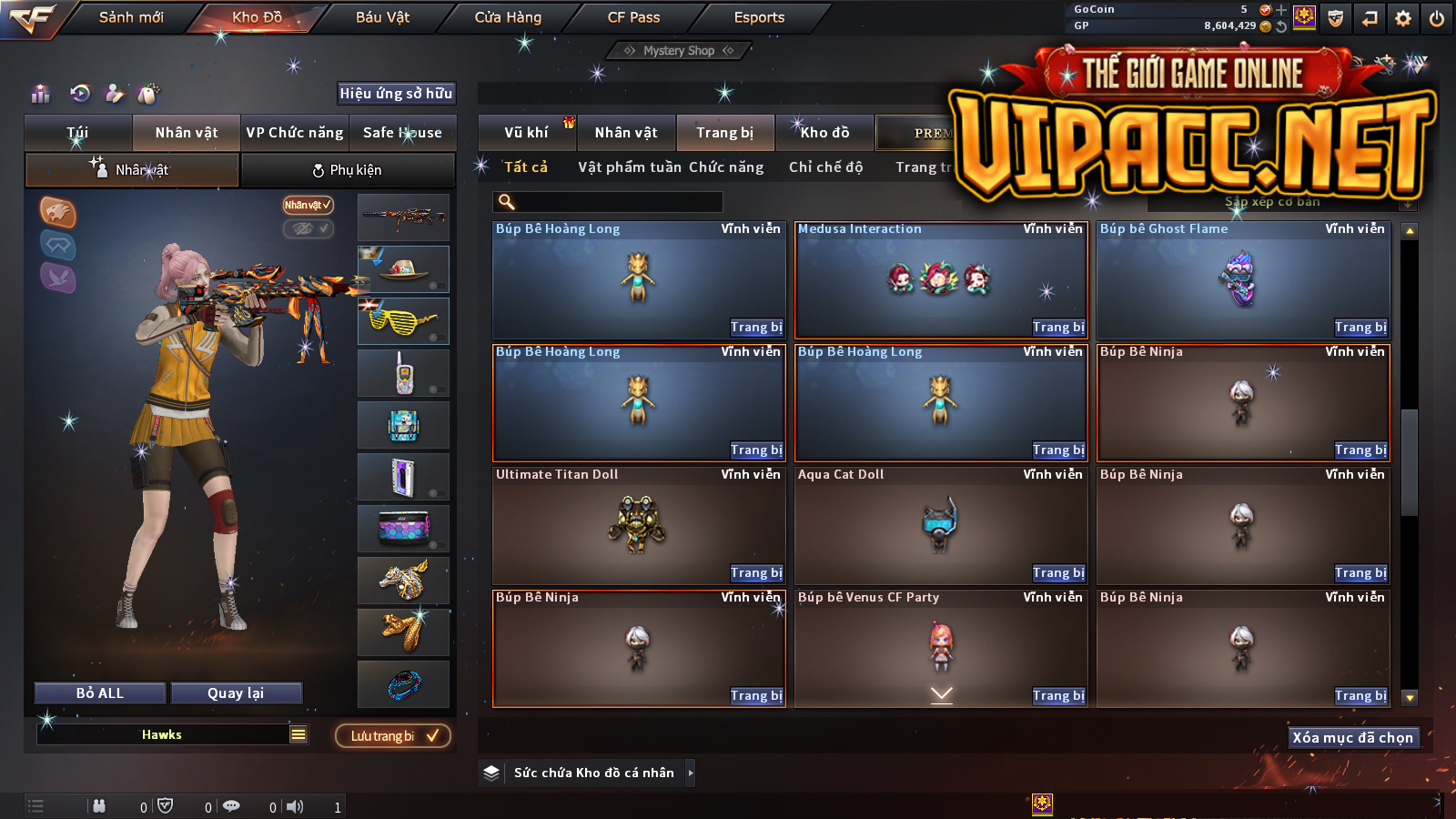Open the Sảnh mới lobby tab

coord(131,17)
